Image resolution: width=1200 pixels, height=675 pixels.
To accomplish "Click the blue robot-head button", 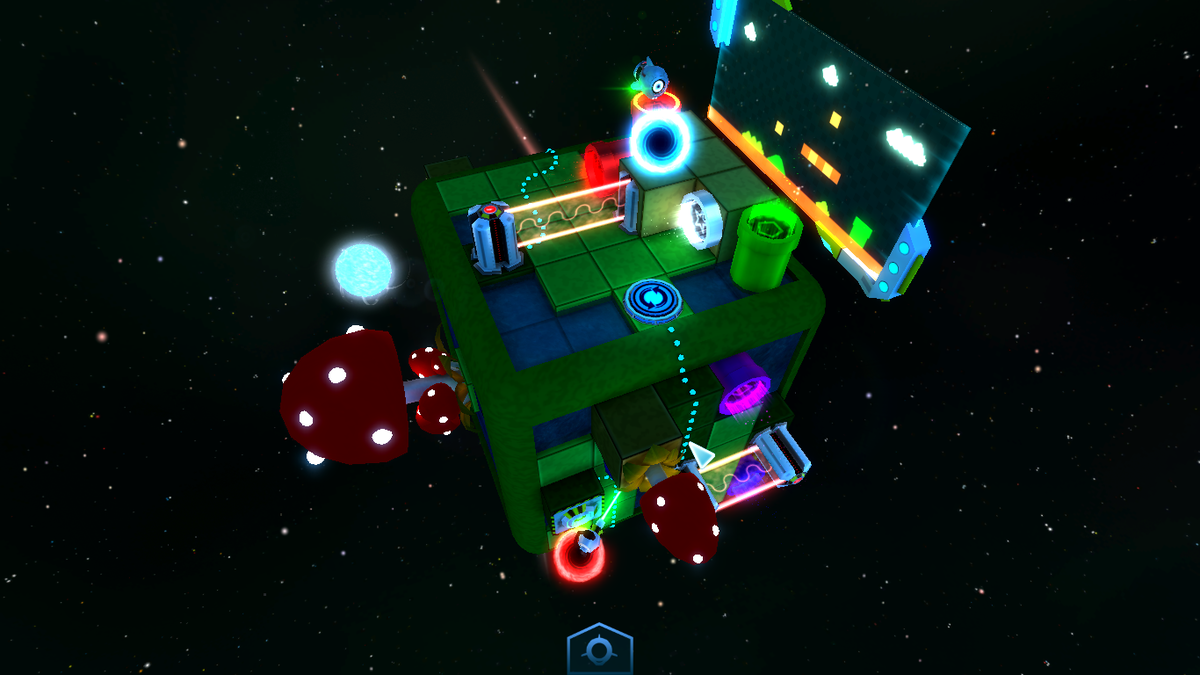I will [x=599, y=651].
